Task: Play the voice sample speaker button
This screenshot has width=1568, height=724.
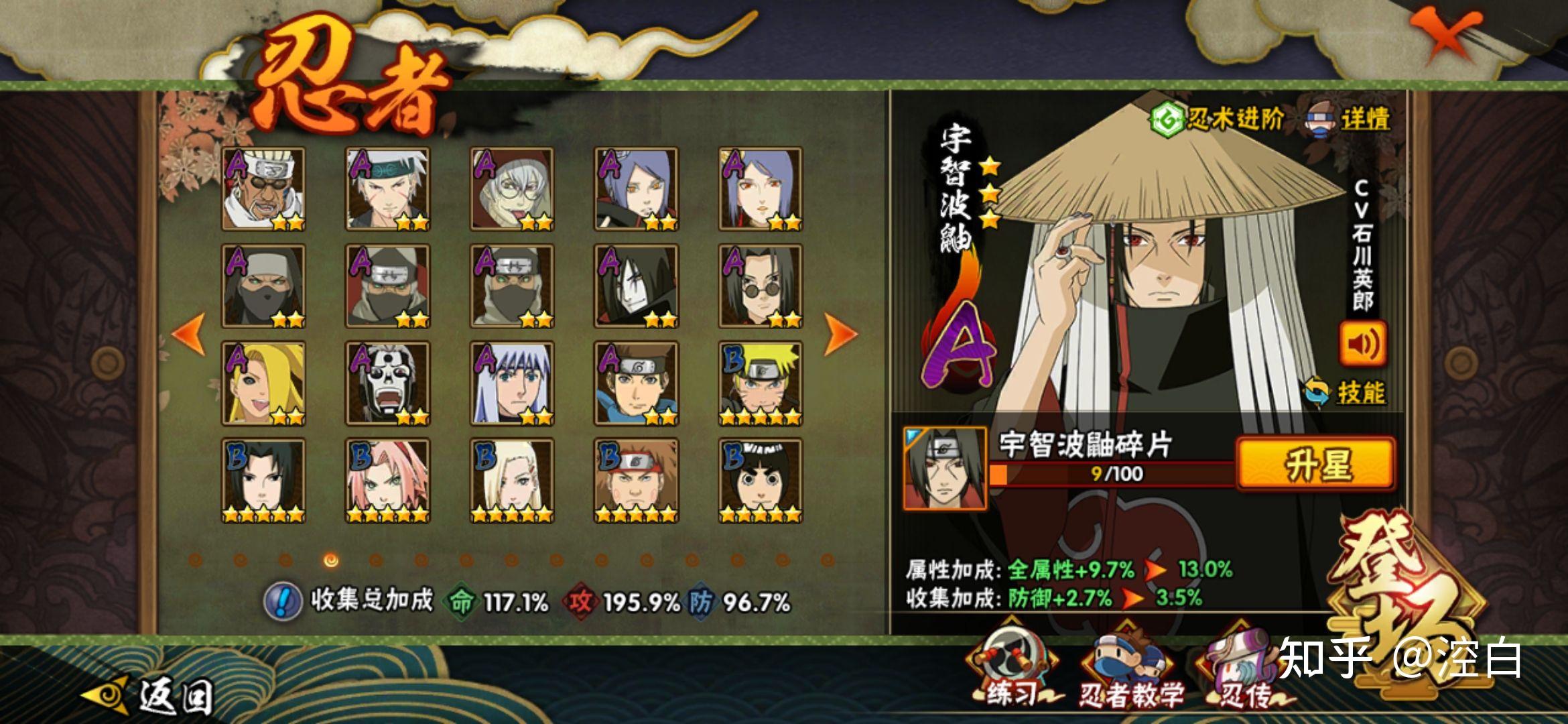Action: coord(1362,344)
